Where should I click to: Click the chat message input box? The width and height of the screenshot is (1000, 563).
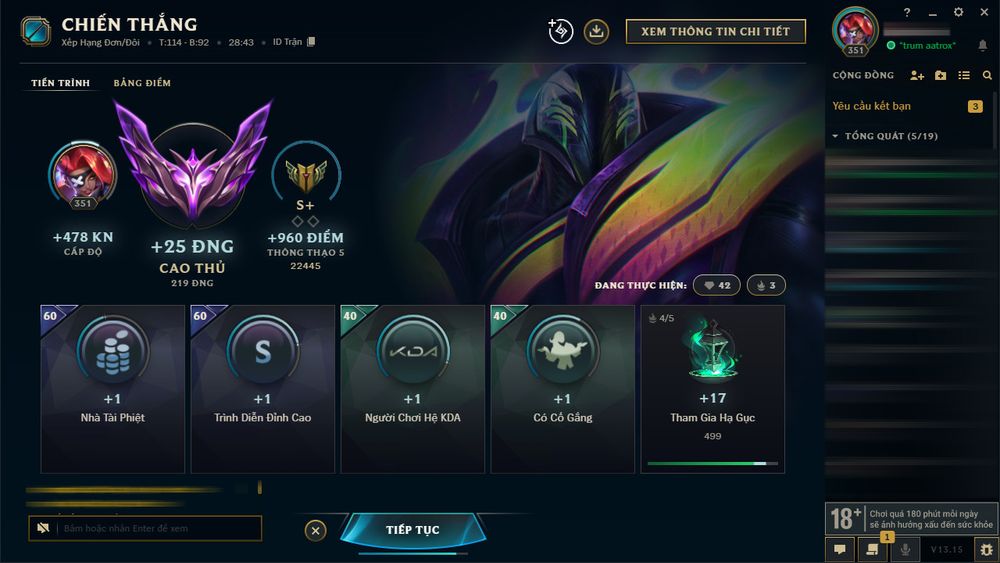click(157, 528)
